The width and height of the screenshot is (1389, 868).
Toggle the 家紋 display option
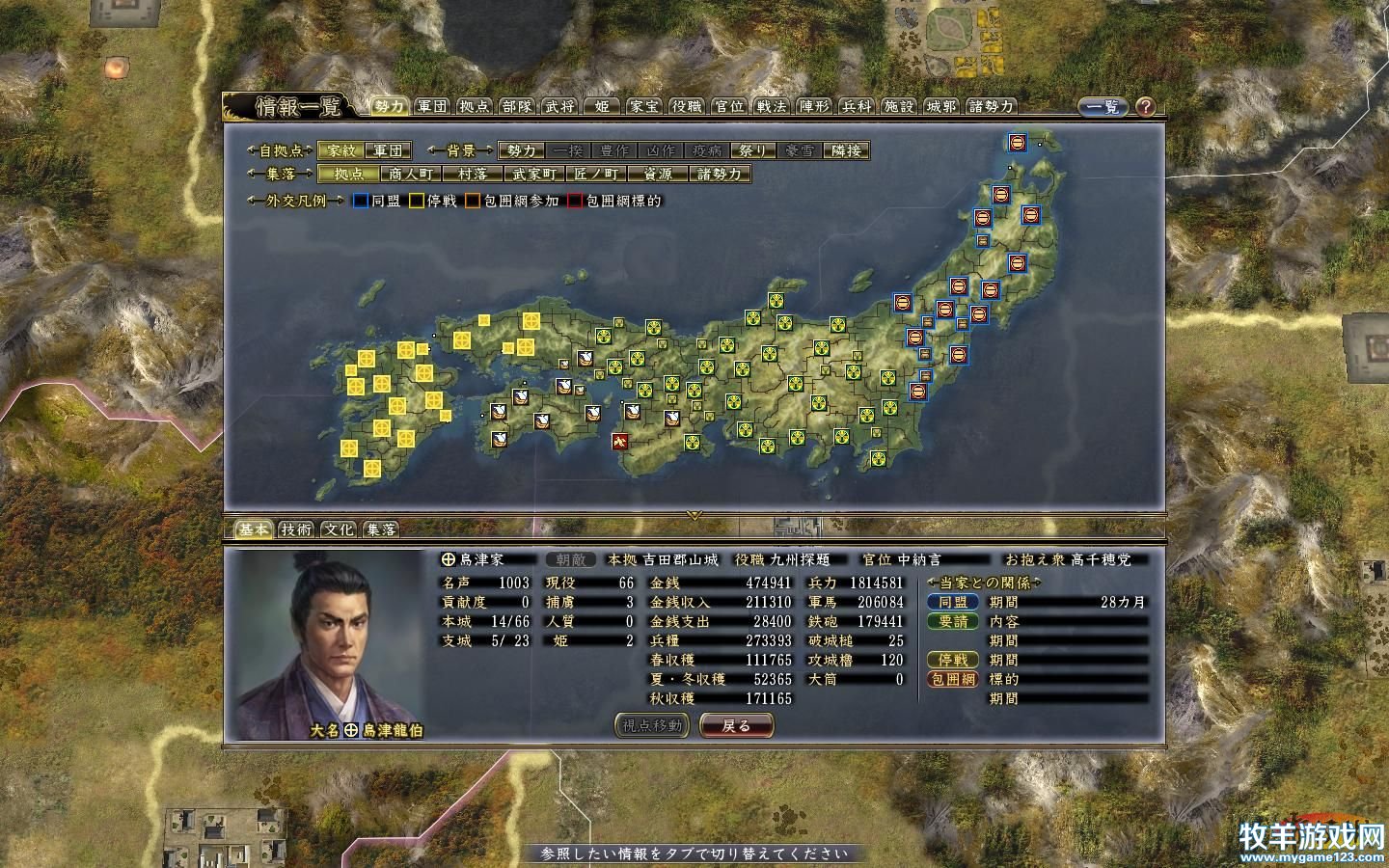340,150
